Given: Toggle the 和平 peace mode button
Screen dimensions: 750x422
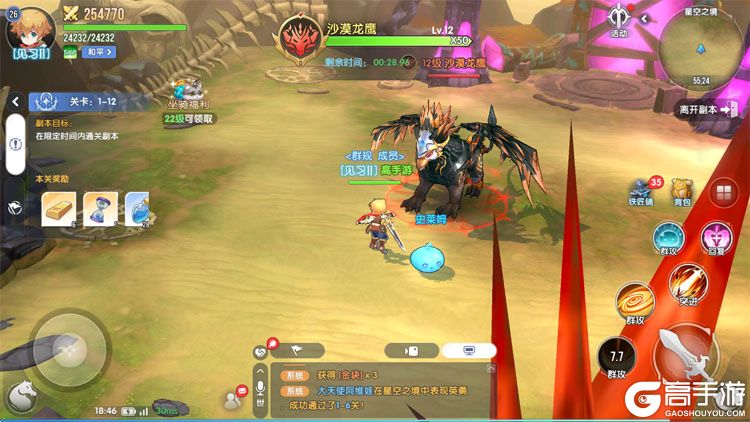Looking at the screenshot, I should pyautogui.click(x=98, y=52).
